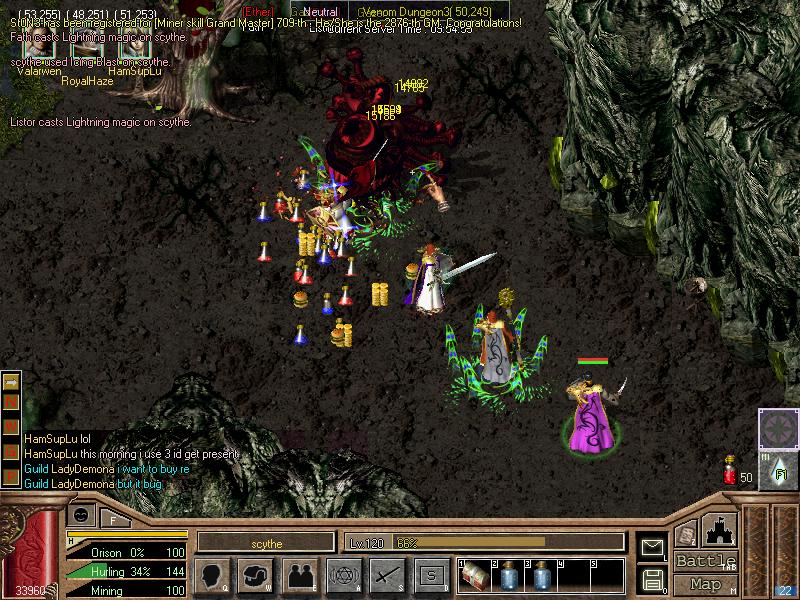Select the F tab above skill list
The height and width of the screenshot is (600, 800).
coord(114,519)
